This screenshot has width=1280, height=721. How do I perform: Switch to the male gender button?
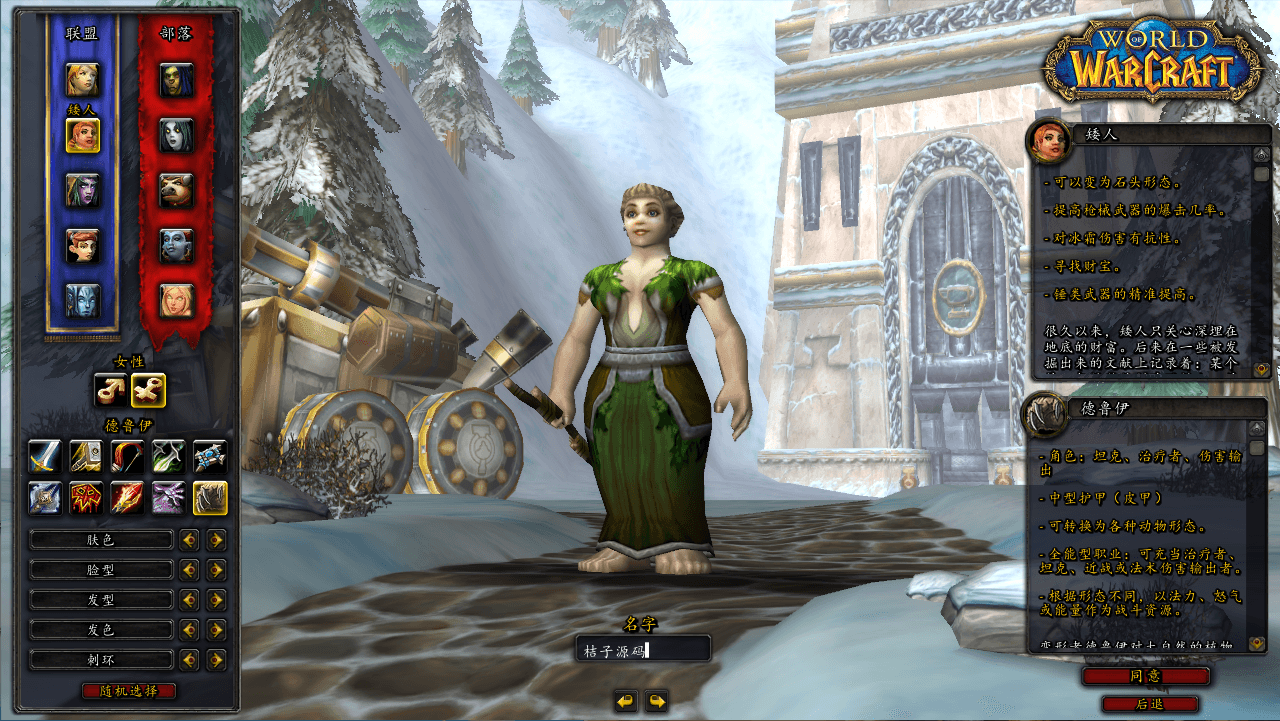click(110, 390)
